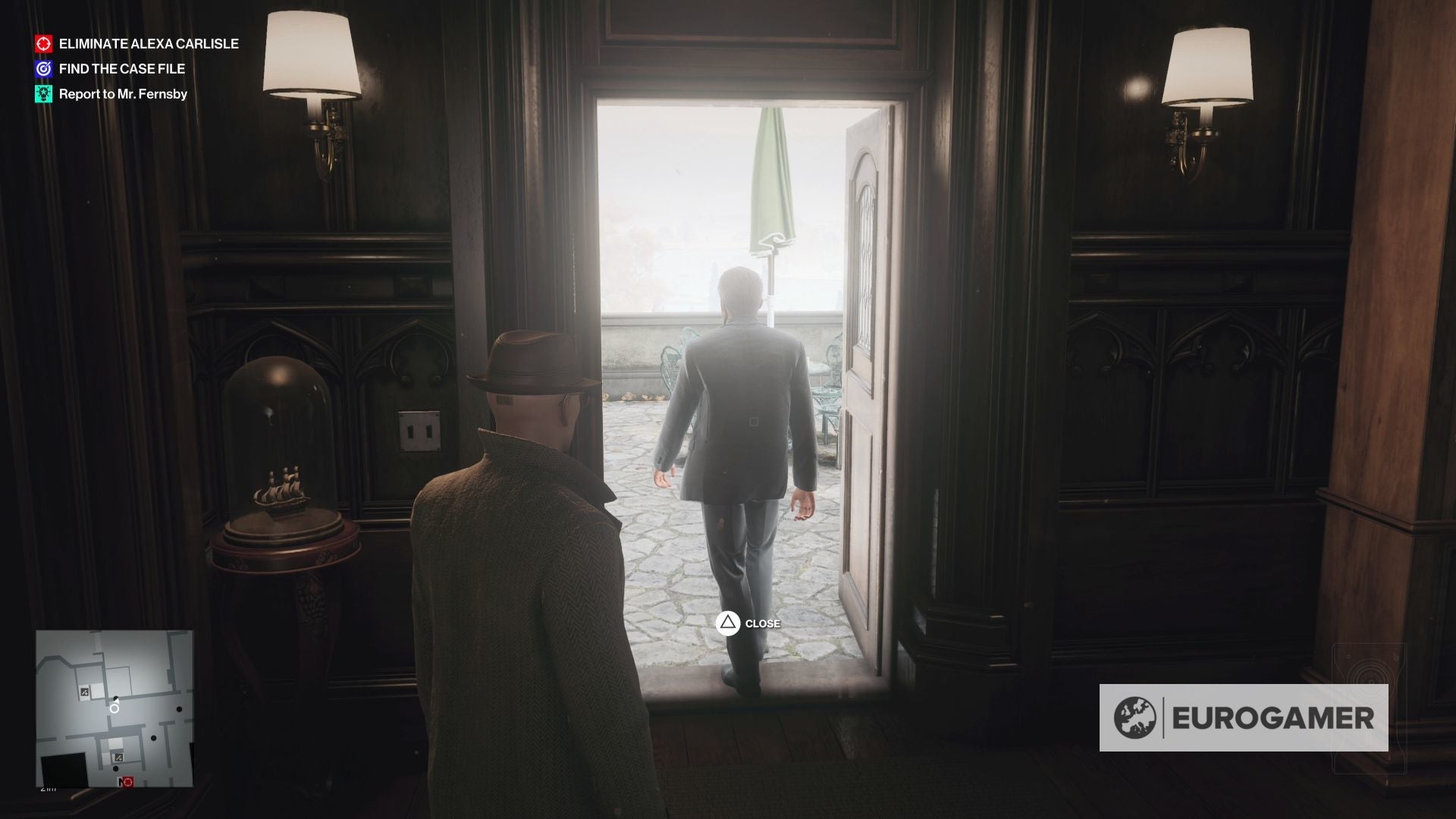Click the upper stairs icon on the minimap

(x=84, y=692)
